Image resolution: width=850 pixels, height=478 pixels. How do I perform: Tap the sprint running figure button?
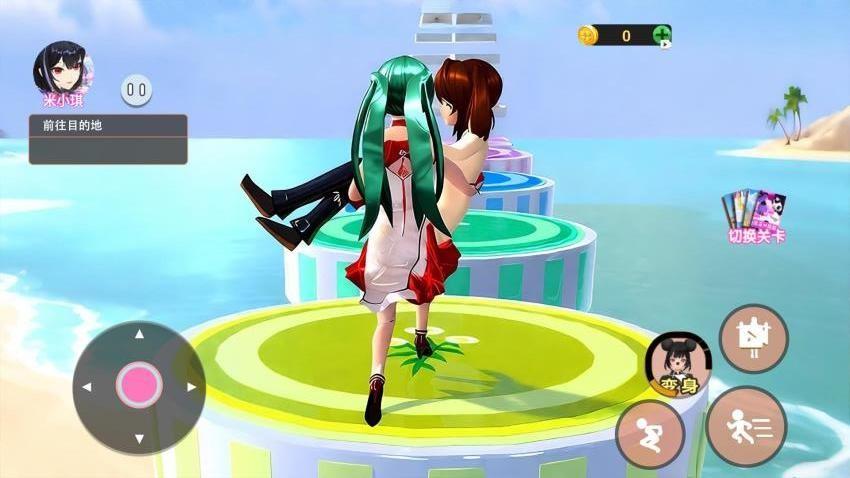tap(746, 426)
